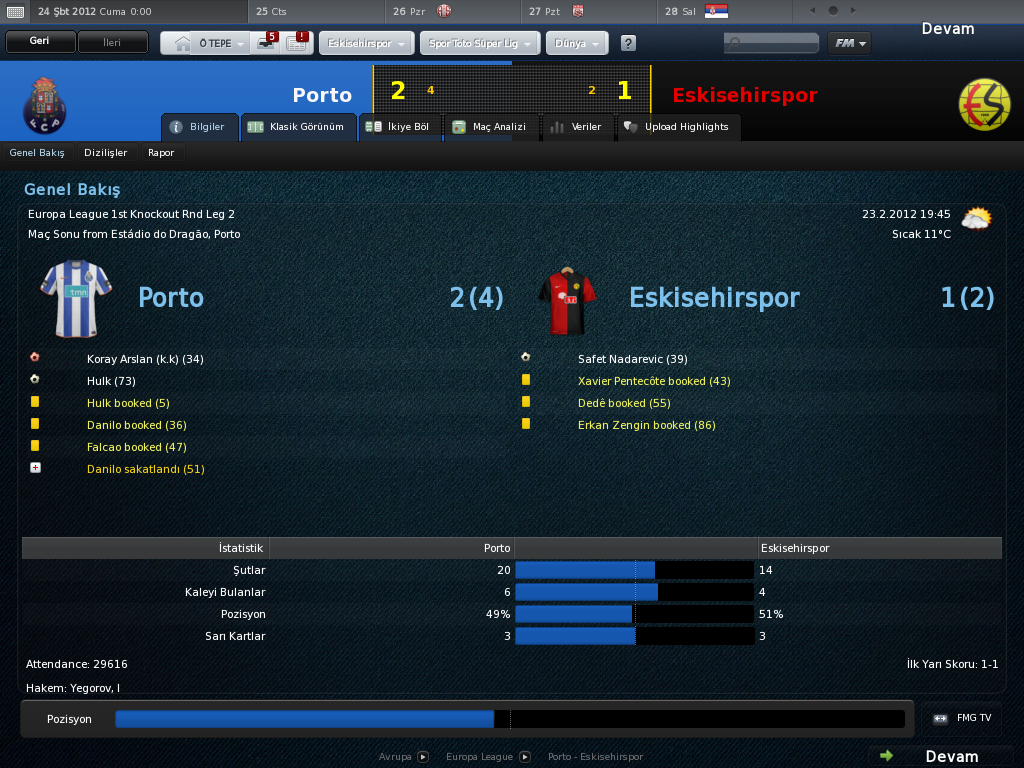The image size is (1024, 768).
Task: Click the question mark help button
Action: [628, 44]
